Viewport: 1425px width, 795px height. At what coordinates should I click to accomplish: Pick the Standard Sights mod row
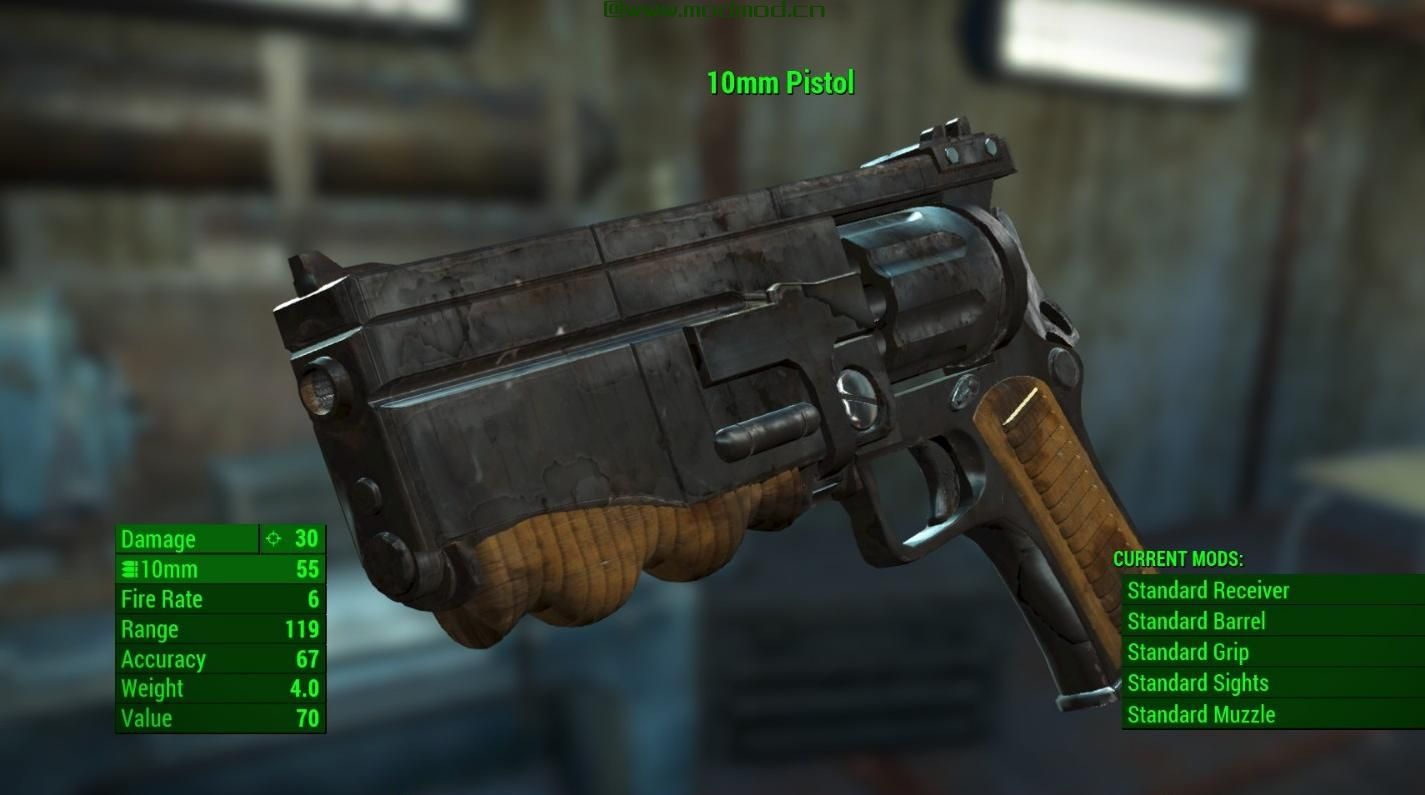pos(1198,683)
